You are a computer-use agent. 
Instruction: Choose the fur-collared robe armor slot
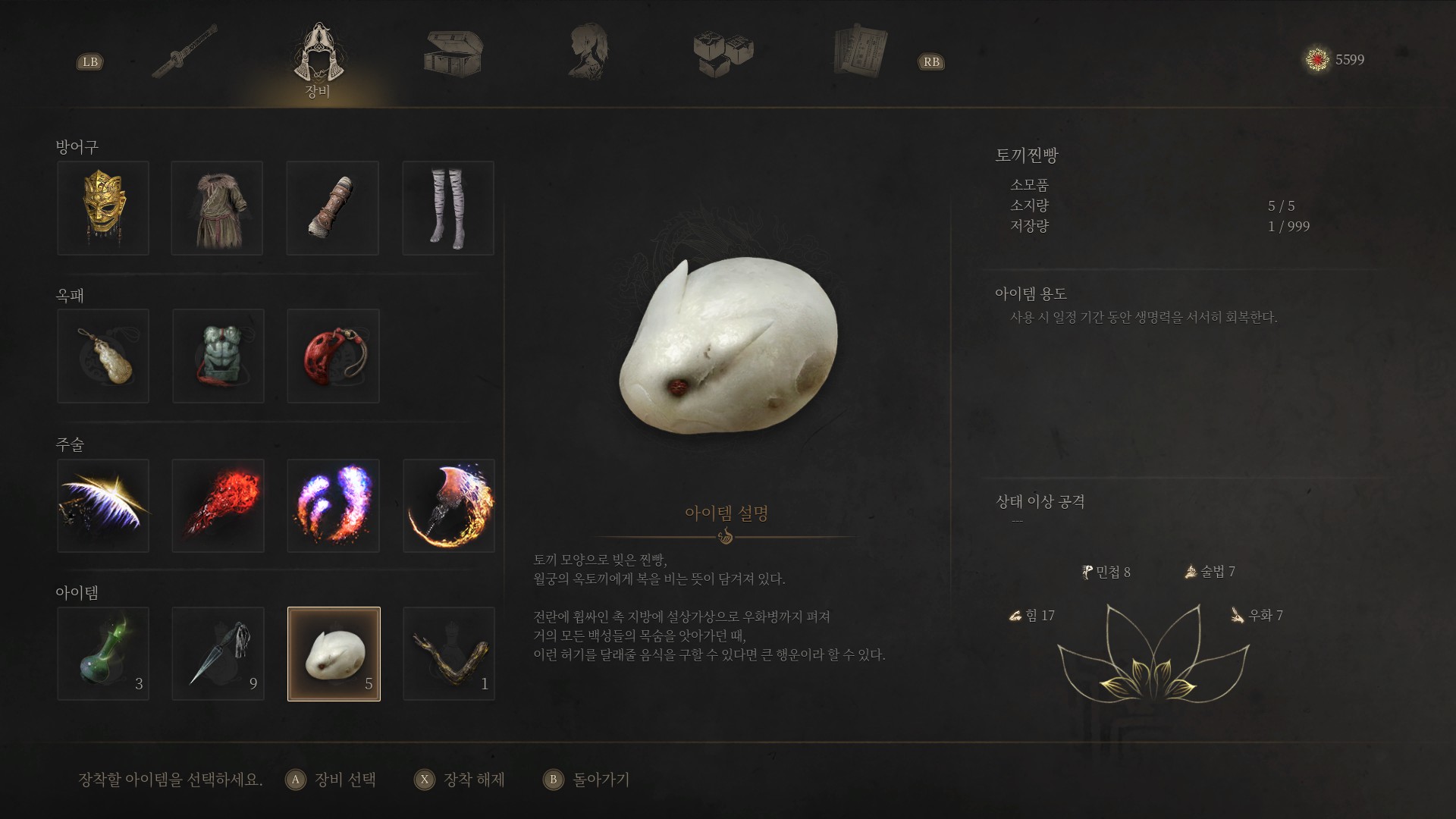218,208
